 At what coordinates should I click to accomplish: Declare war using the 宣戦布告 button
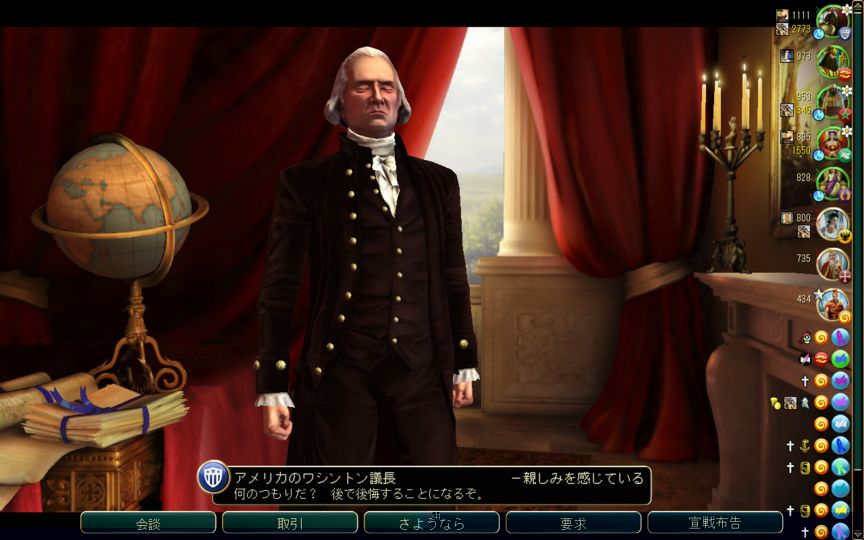(715, 523)
